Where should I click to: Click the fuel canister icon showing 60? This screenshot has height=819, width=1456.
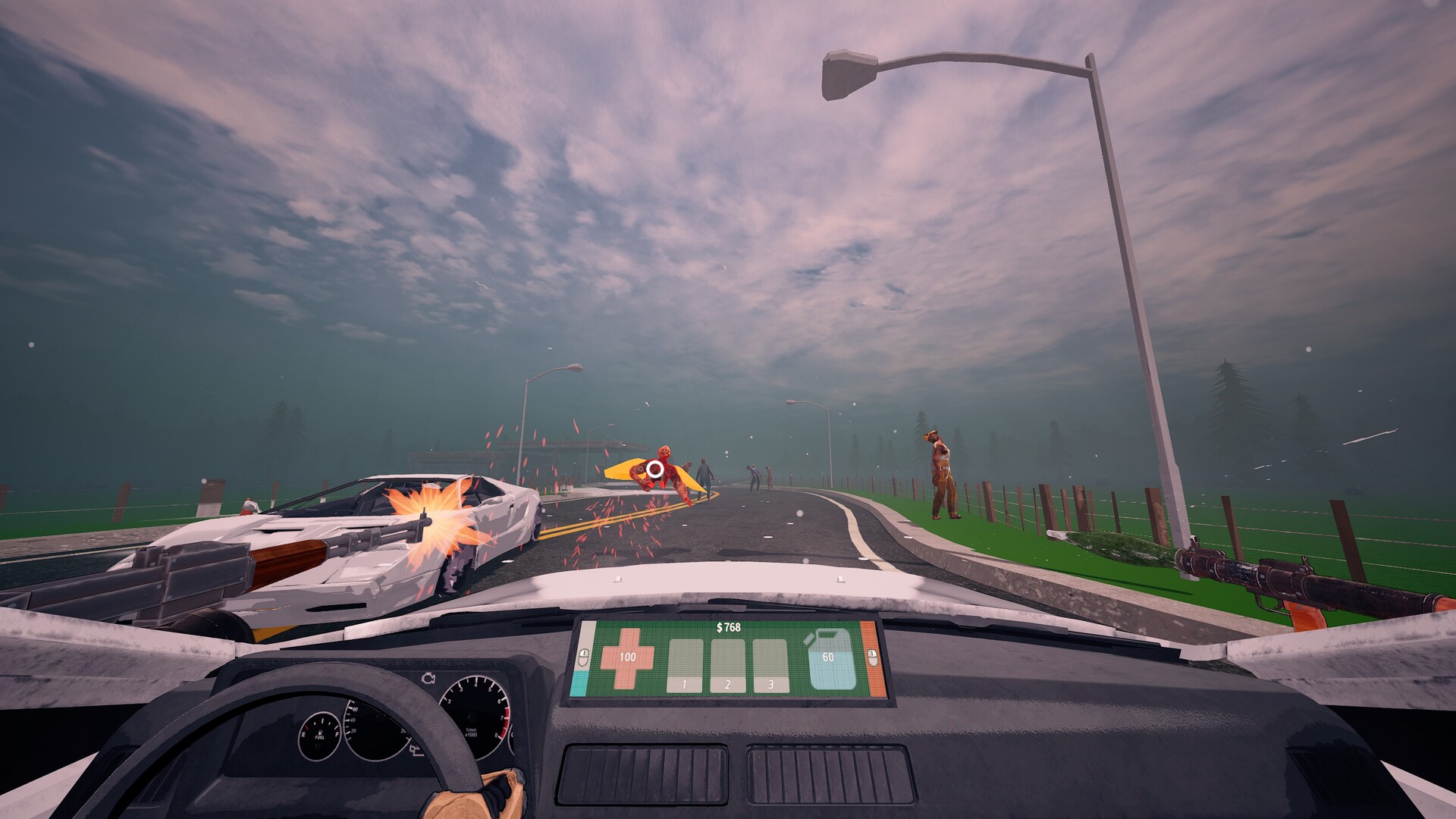(x=829, y=657)
